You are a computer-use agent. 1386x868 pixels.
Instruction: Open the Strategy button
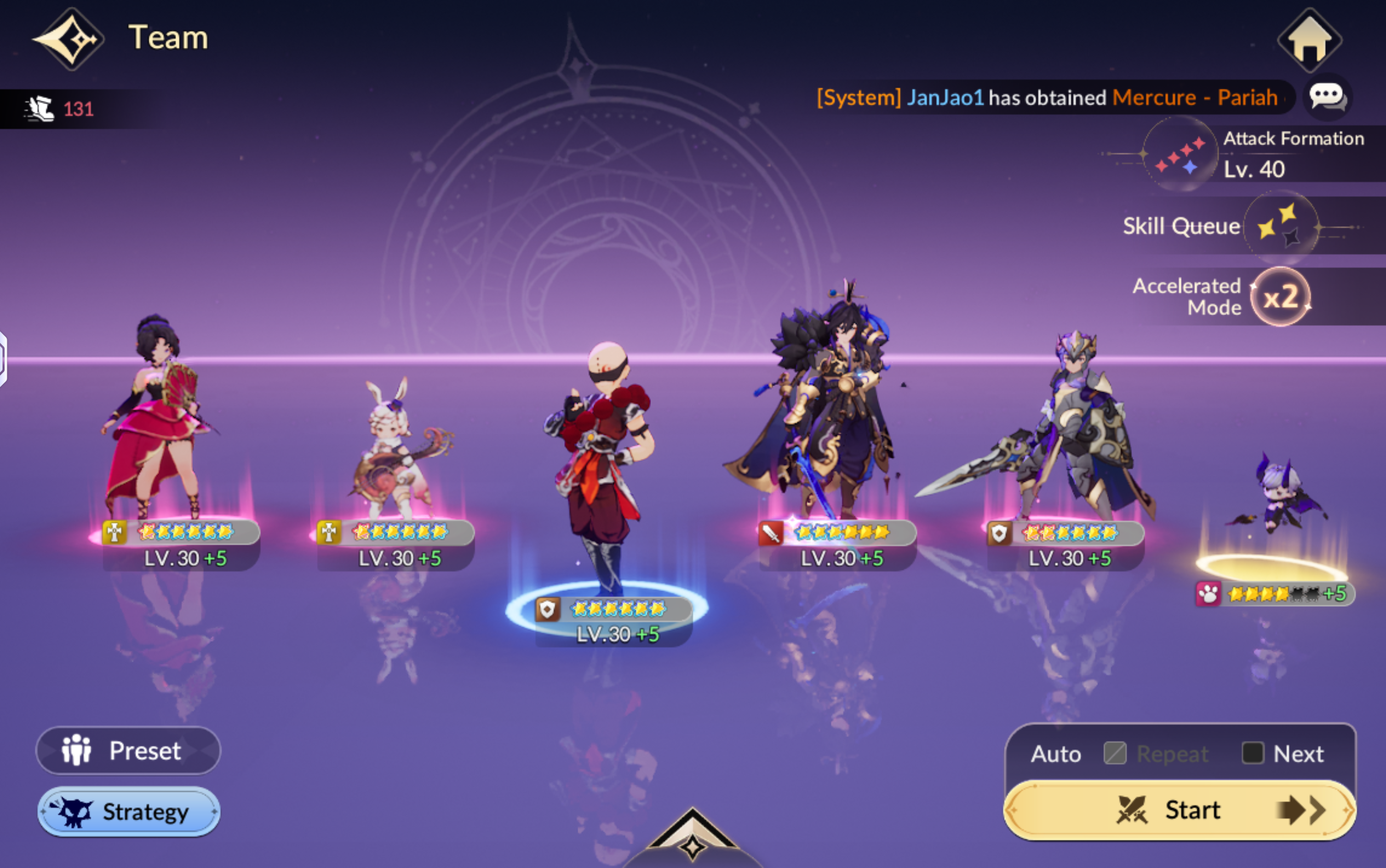(x=128, y=812)
